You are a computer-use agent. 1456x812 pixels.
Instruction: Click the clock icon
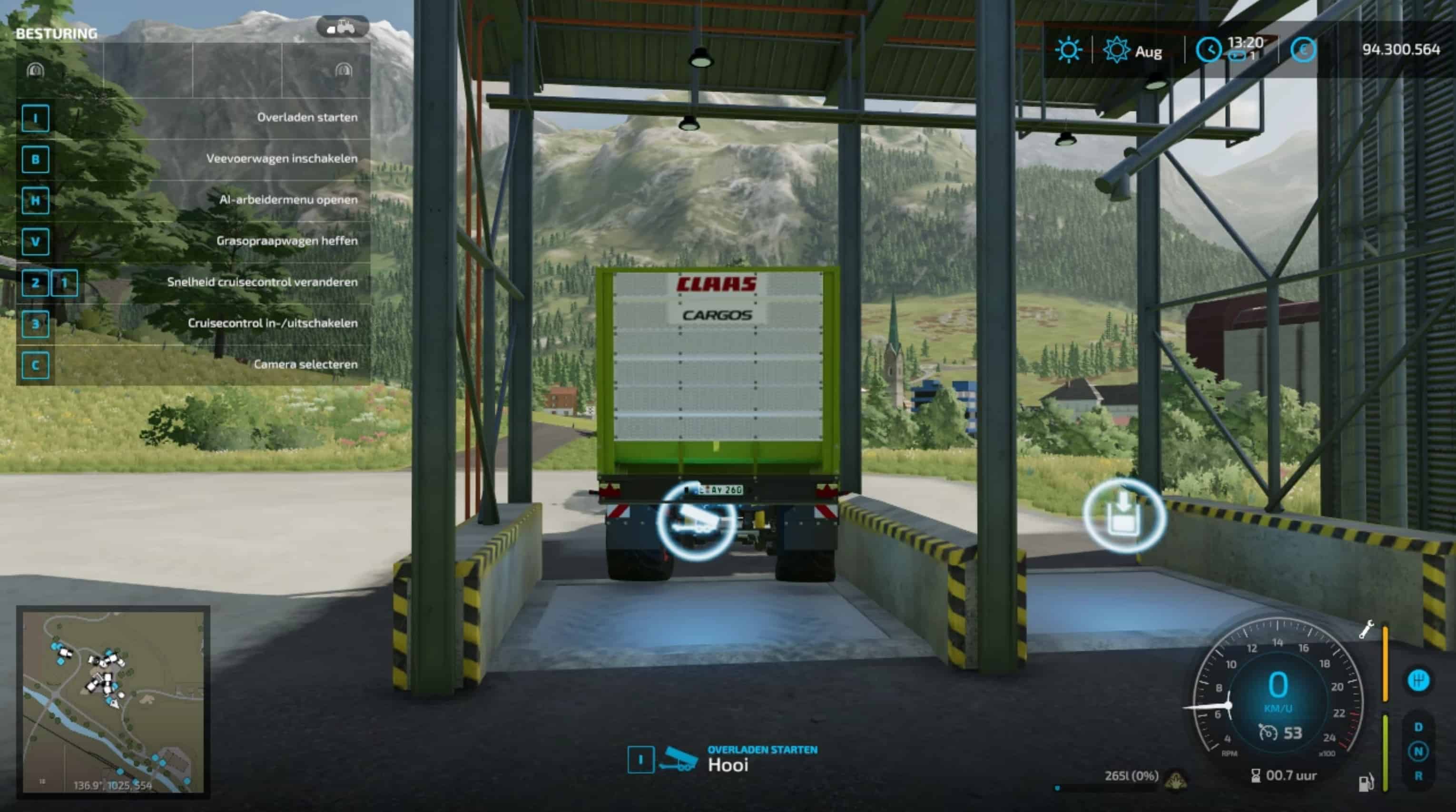[x=1209, y=50]
